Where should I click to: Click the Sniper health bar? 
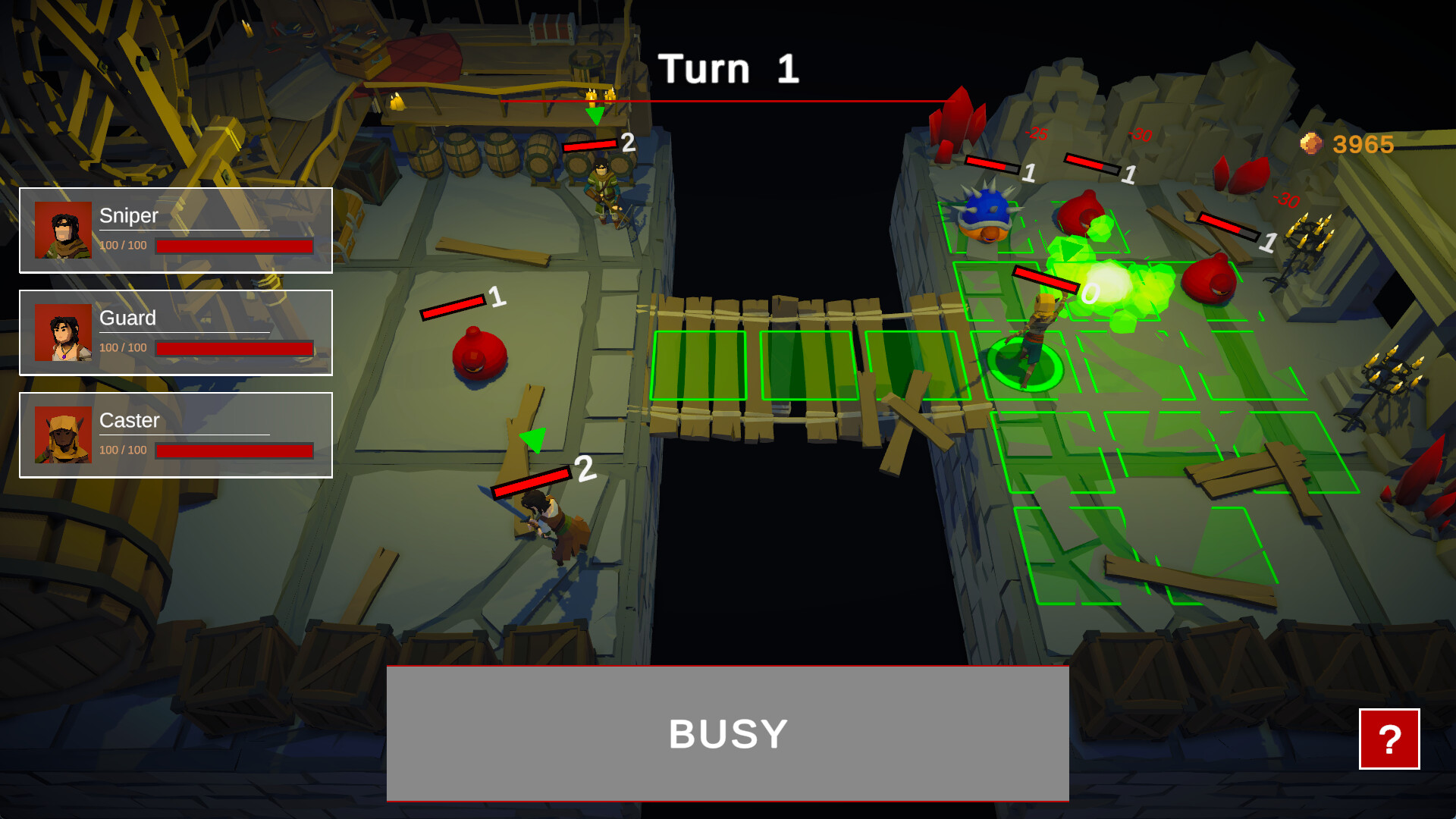(x=233, y=246)
